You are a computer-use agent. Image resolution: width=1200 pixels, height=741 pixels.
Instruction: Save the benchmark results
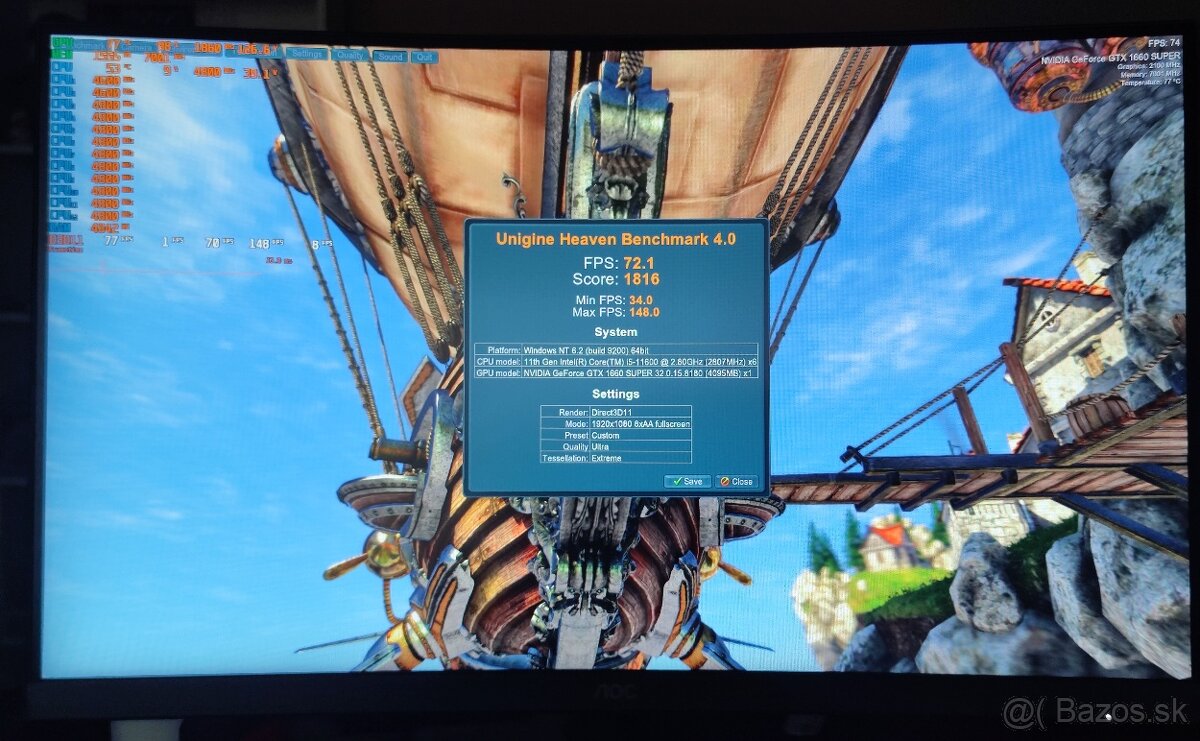[x=687, y=481]
